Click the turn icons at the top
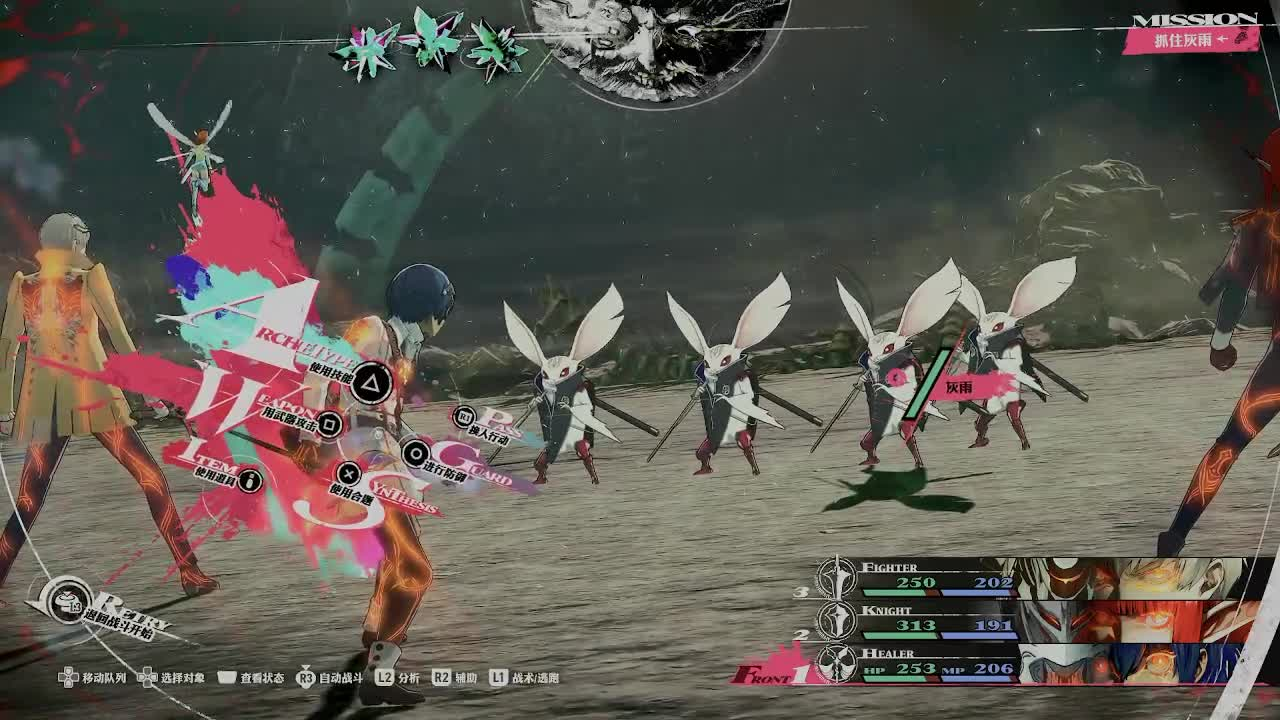The width and height of the screenshot is (1280, 720). click(x=430, y=44)
